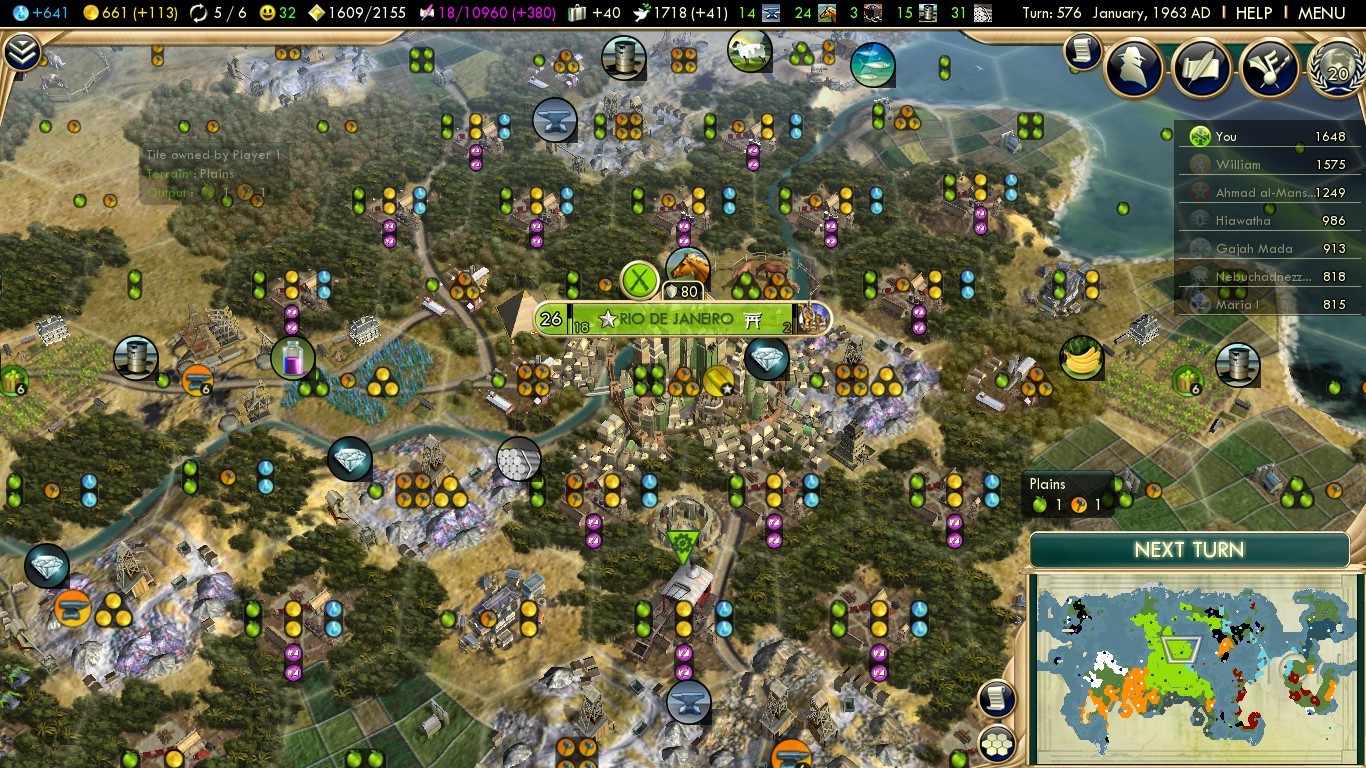
Task: Toggle the hex grid button near minimap
Action: pos(997,743)
